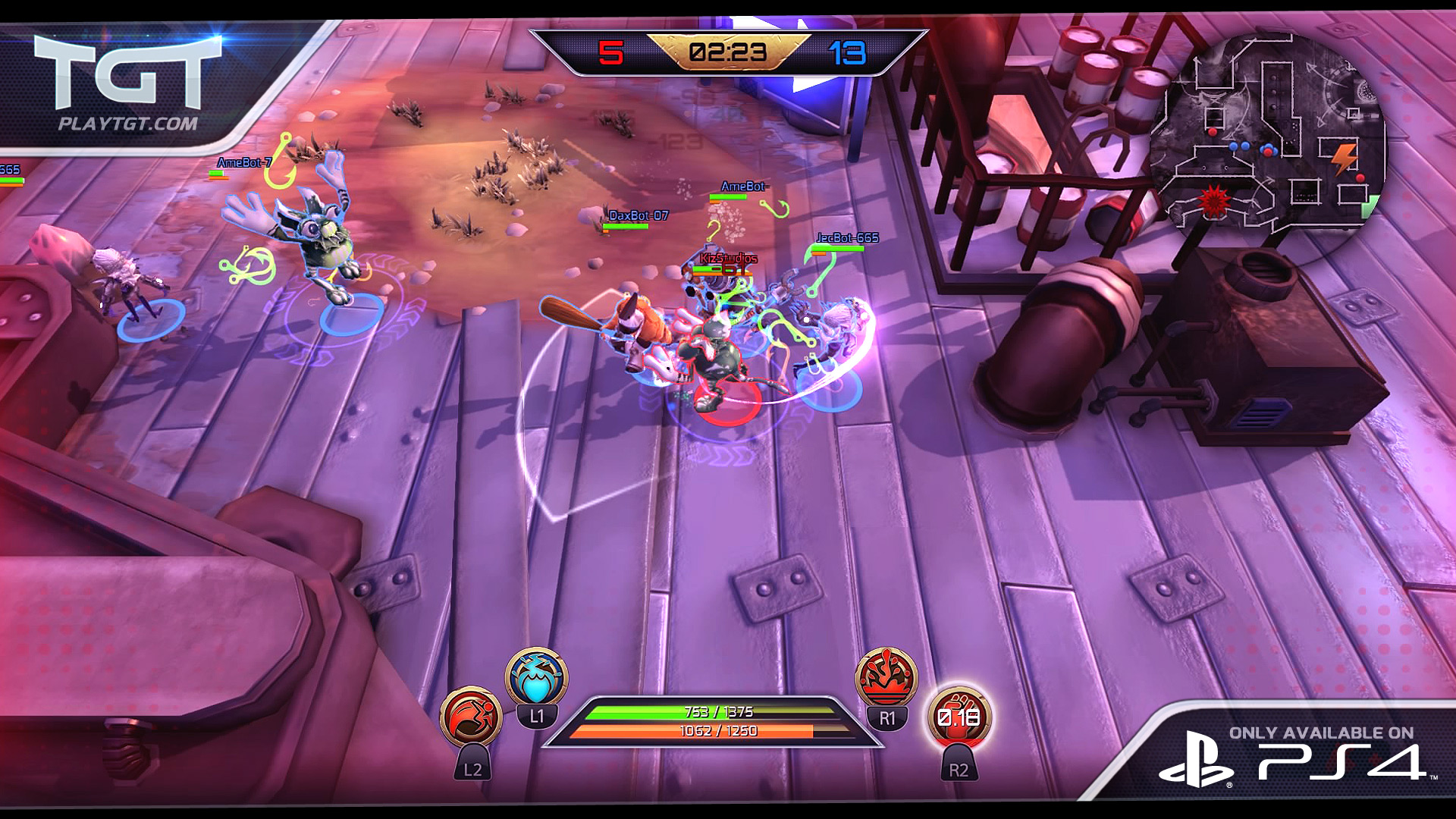1456x819 pixels.
Task: Open the PLAYTGT.COM logo link
Action: [127, 83]
